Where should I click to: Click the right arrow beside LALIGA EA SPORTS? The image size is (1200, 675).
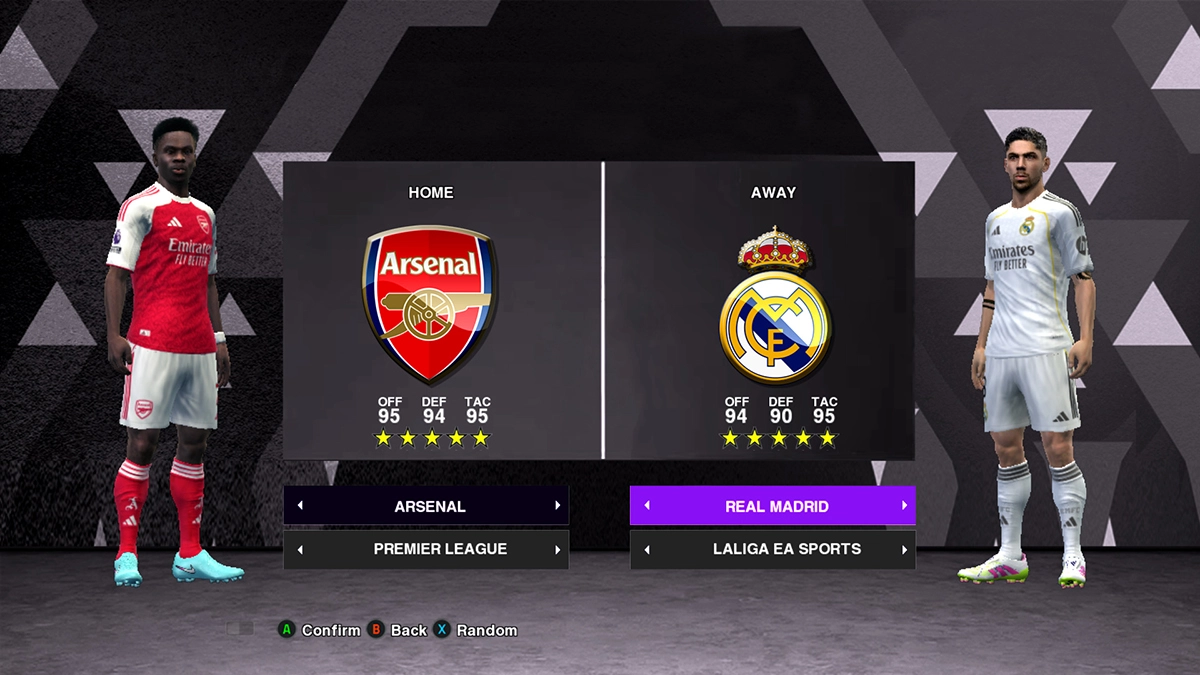click(904, 550)
